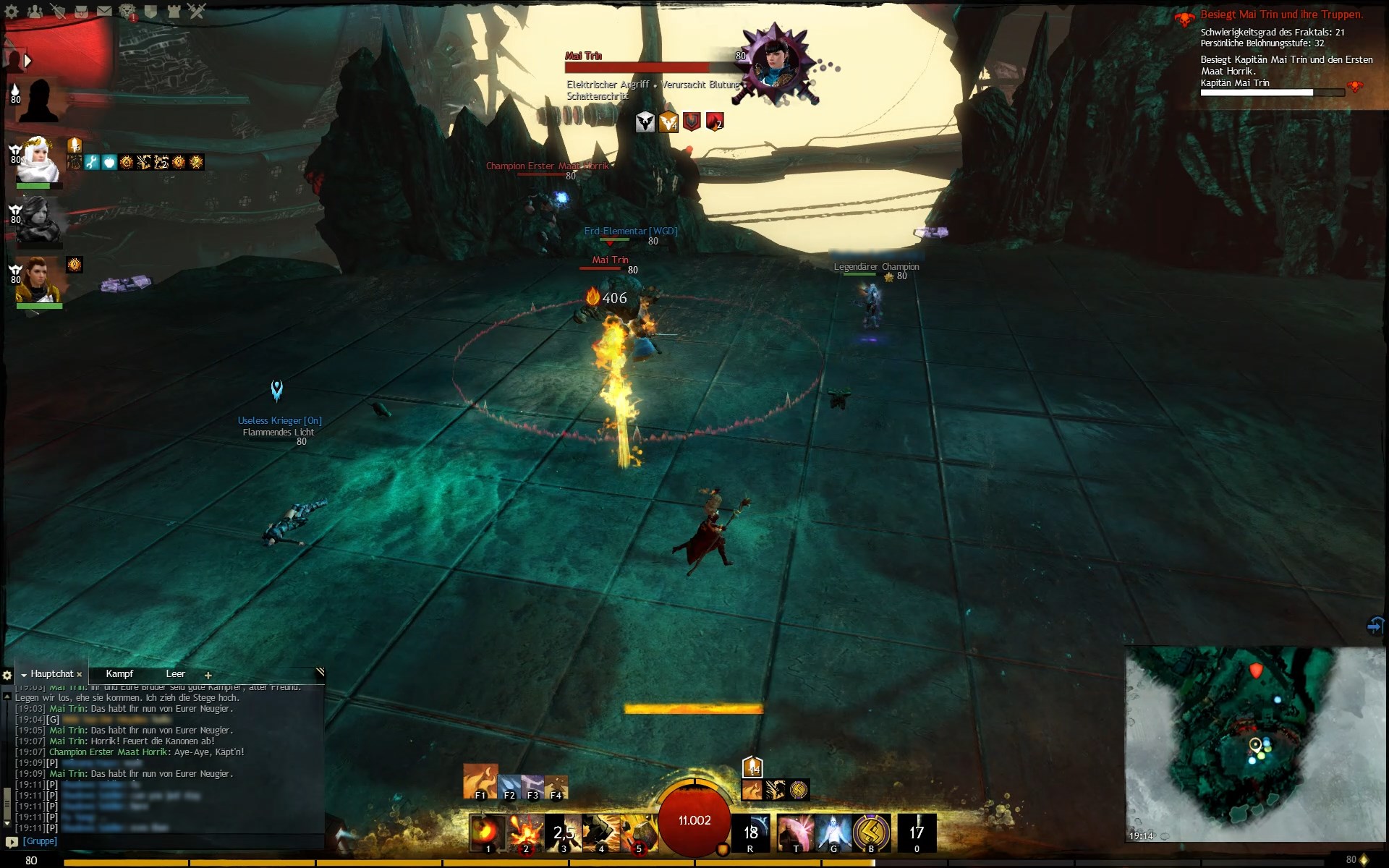Activate the golden rune elite skill

(x=871, y=833)
